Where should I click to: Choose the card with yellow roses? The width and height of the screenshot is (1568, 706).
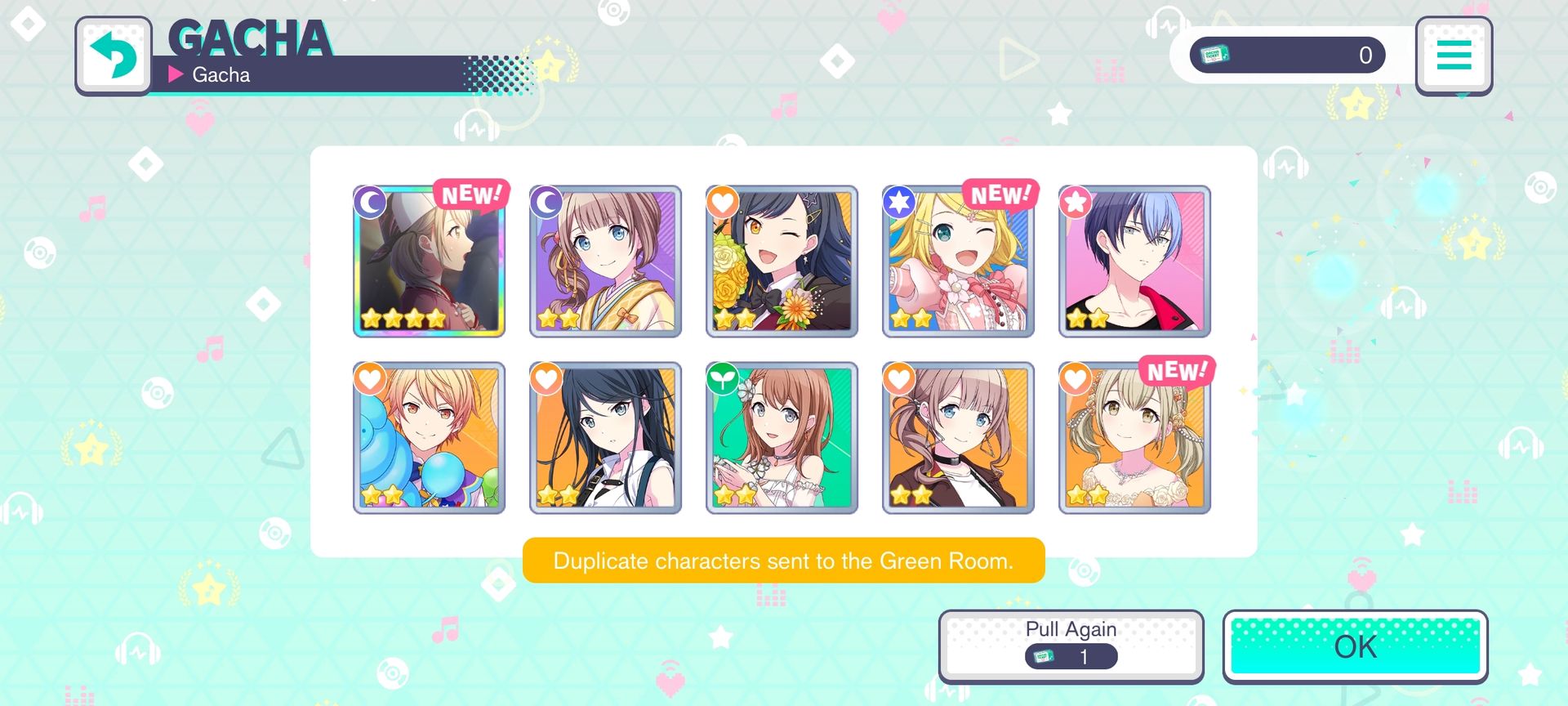(782, 261)
